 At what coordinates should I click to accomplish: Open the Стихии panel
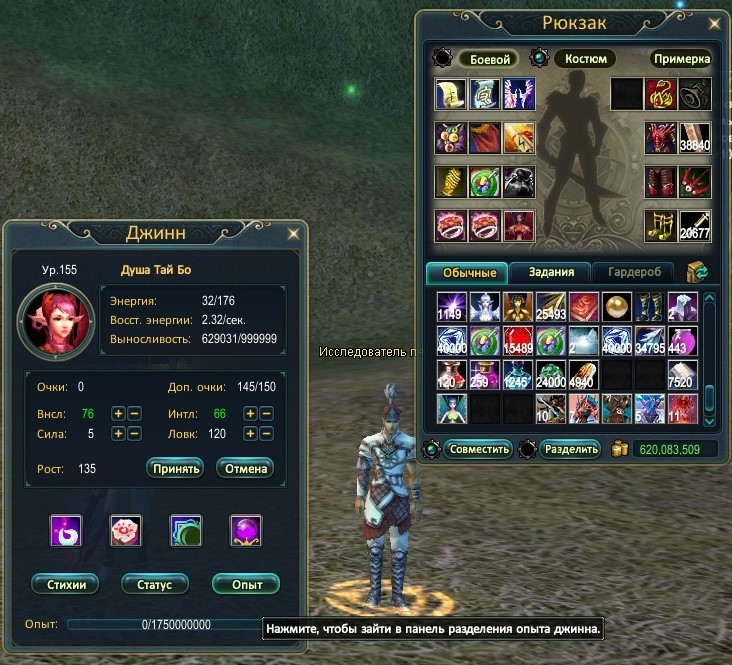[65, 584]
